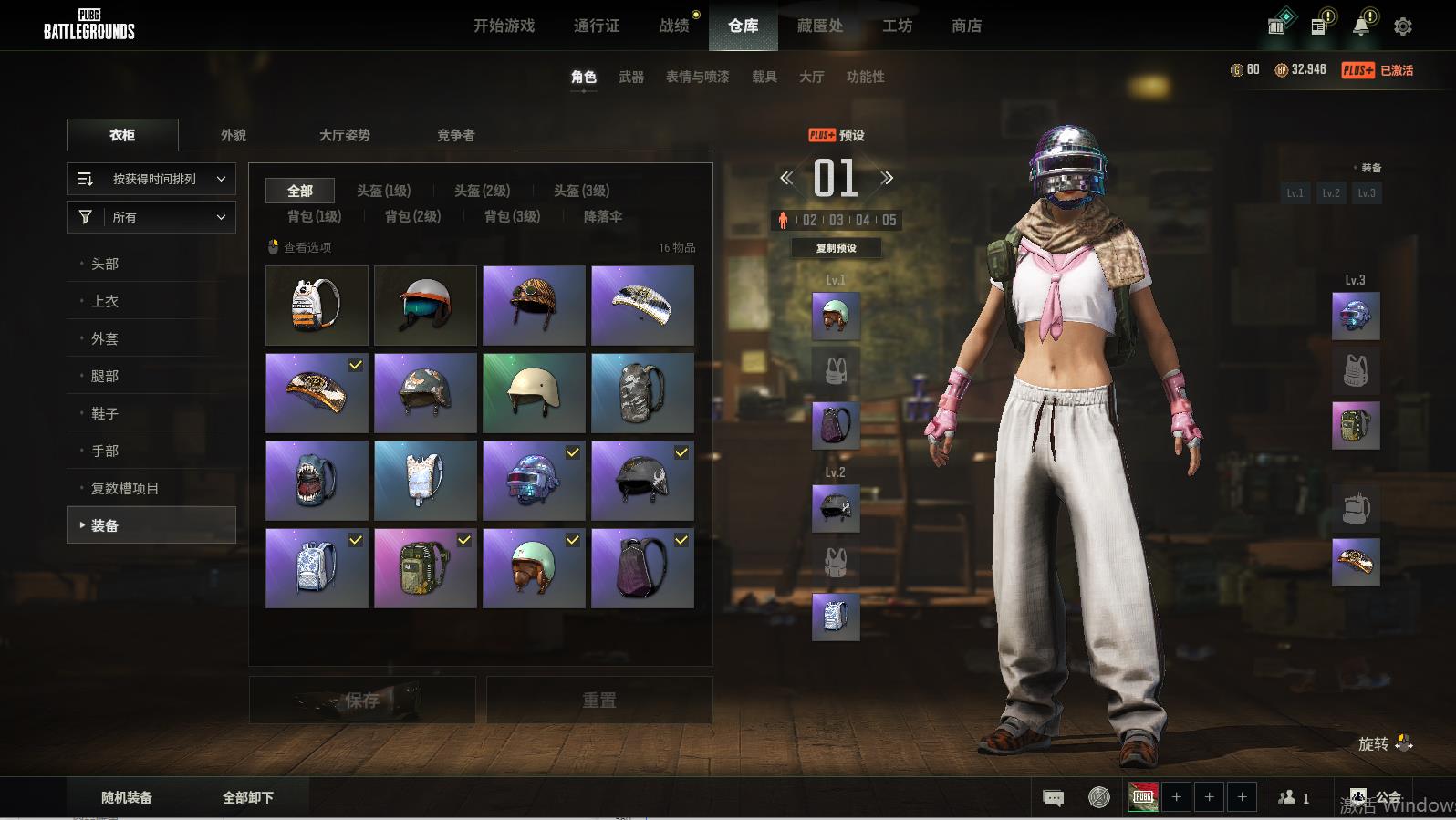Image resolution: width=1456 pixels, height=820 pixels.
Task: Click 随机装备 random equip button
Action: click(x=127, y=797)
